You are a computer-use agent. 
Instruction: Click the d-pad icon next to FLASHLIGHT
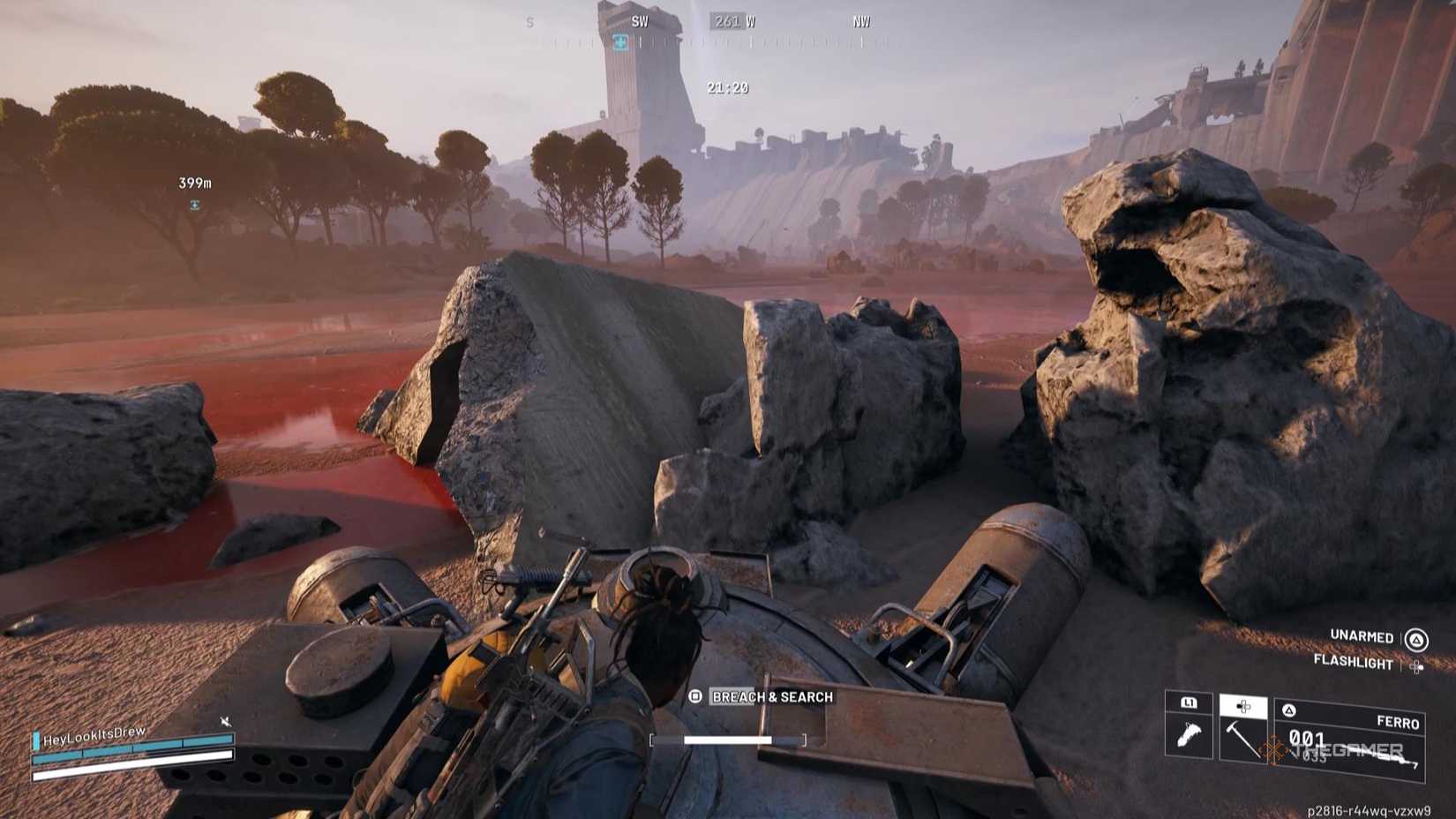click(x=1416, y=666)
